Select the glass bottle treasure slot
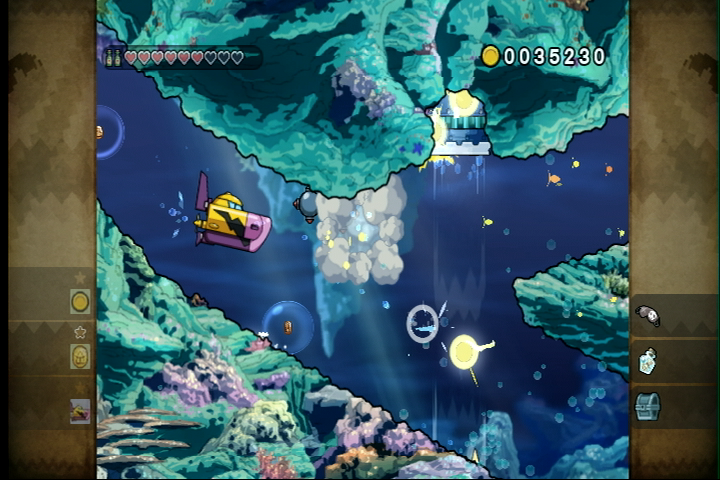The width and height of the screenshot is (720, 480). [647, 361]
